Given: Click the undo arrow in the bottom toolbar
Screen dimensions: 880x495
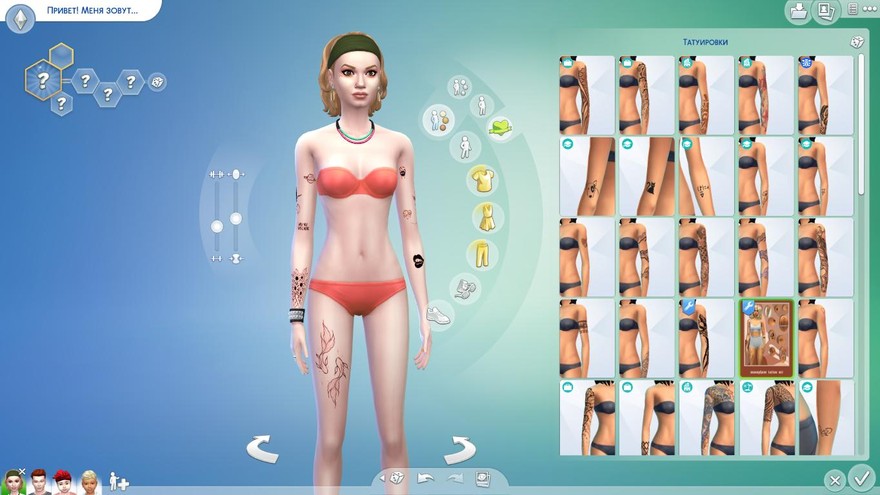Looking at the screenshot, I should coord(425,478).
